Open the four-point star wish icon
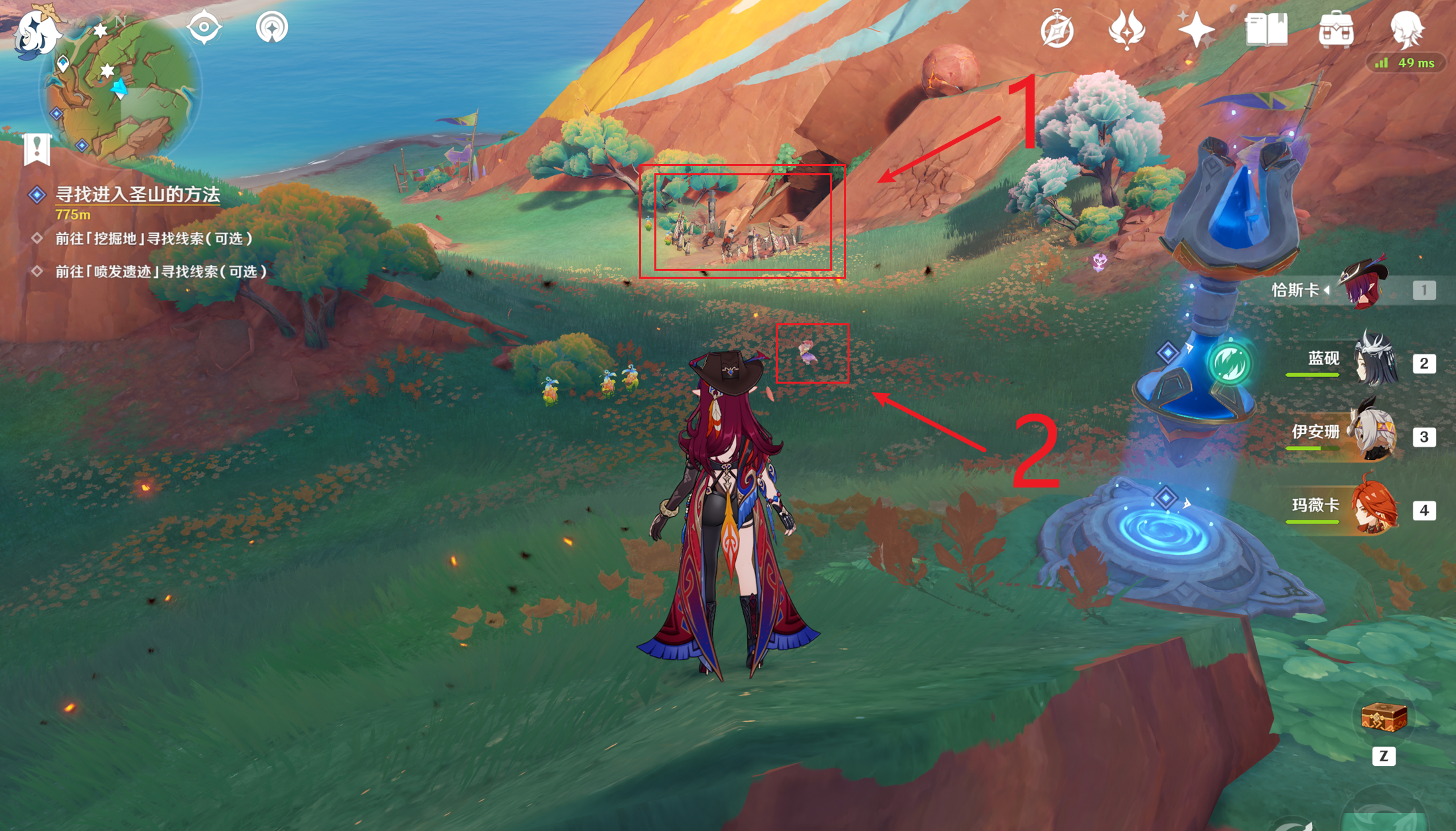Screen dimensions: 1456x831 pyautogui.click(x=1196, y=30)
